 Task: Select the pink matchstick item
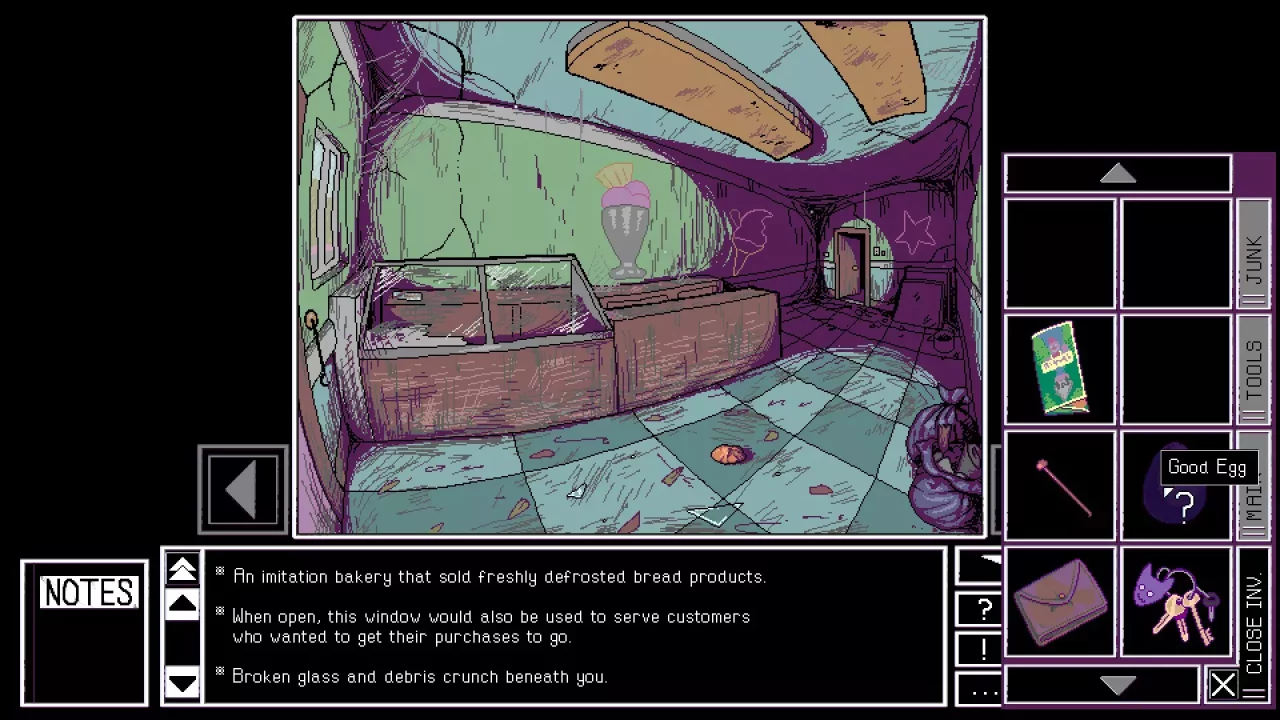(x=1060, y=485)
